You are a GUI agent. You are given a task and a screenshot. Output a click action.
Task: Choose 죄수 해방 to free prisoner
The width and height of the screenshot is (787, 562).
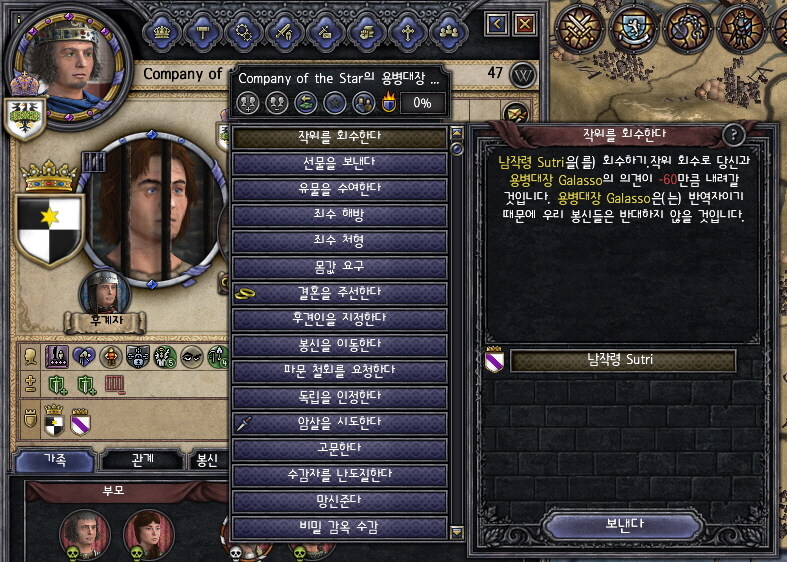coord(339,215)
